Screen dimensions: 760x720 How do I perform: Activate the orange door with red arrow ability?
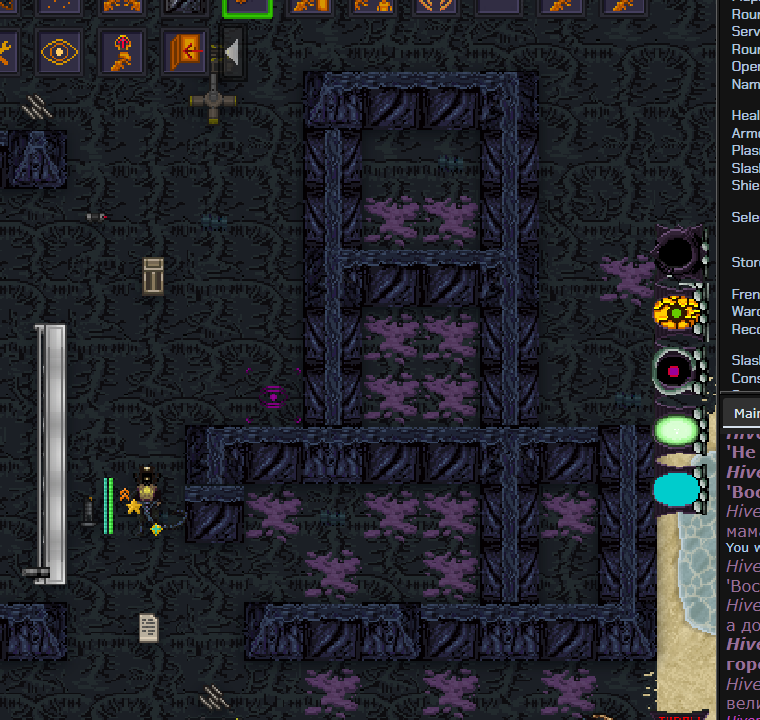coord(184,51)
